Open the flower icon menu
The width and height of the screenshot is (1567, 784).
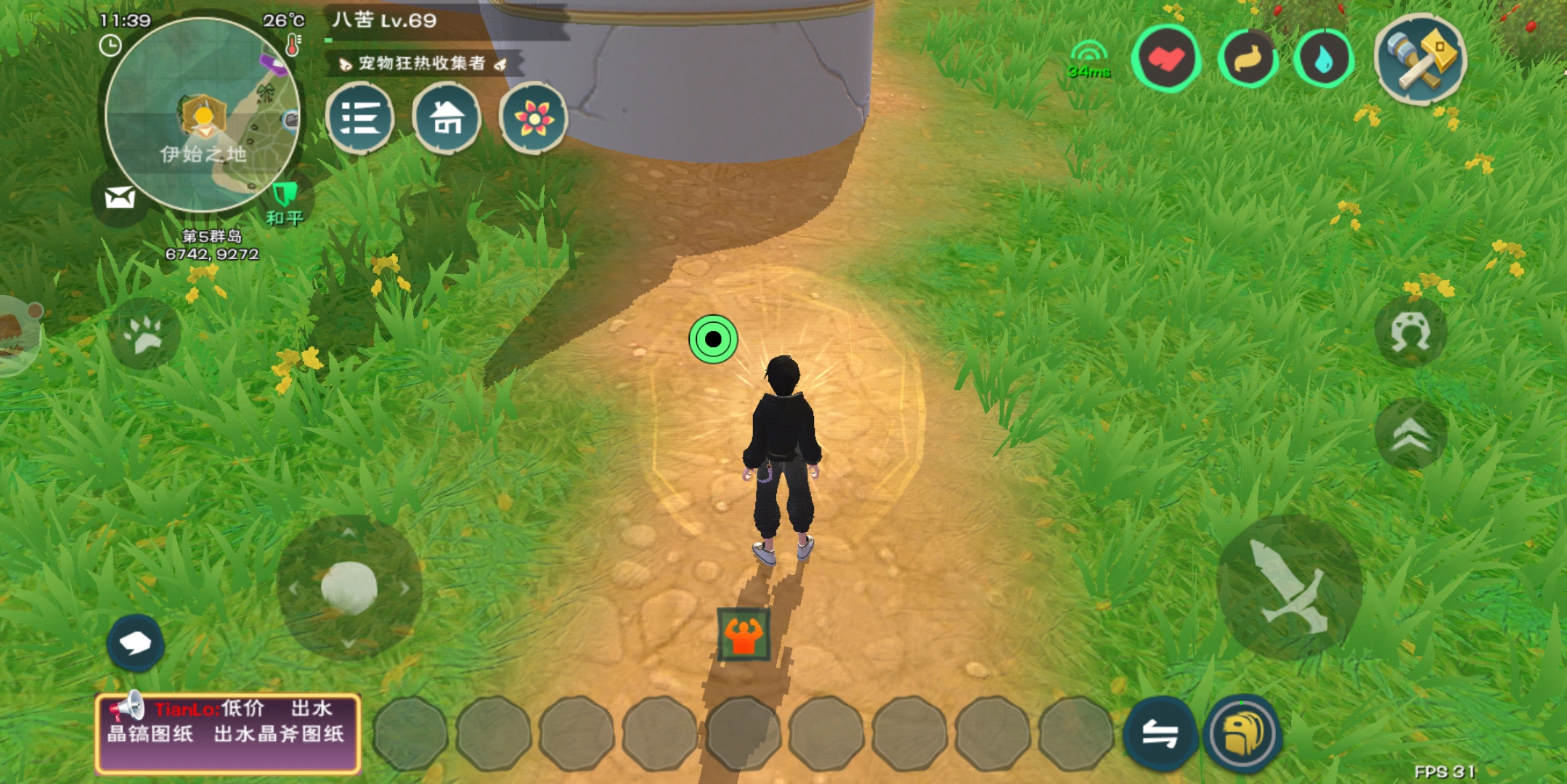pos(534,118)
